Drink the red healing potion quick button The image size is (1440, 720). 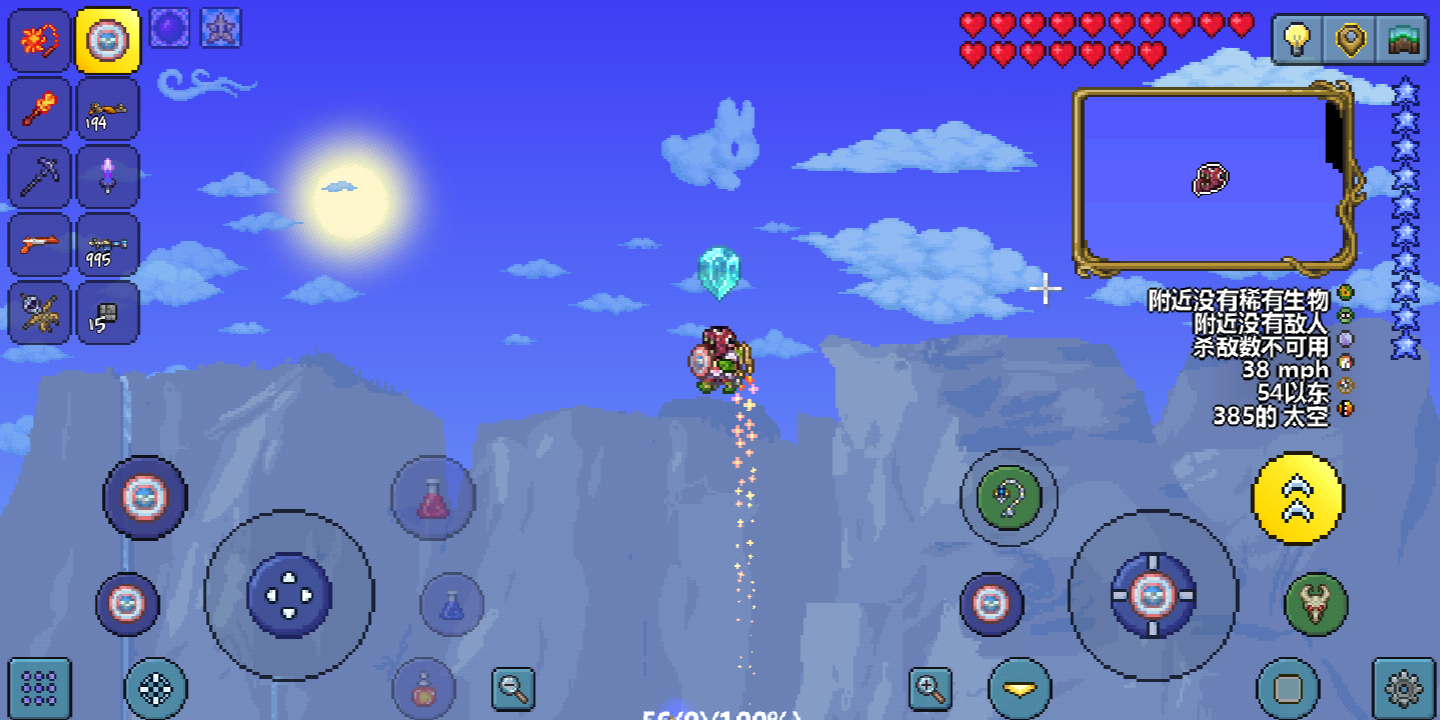(432, 498)
